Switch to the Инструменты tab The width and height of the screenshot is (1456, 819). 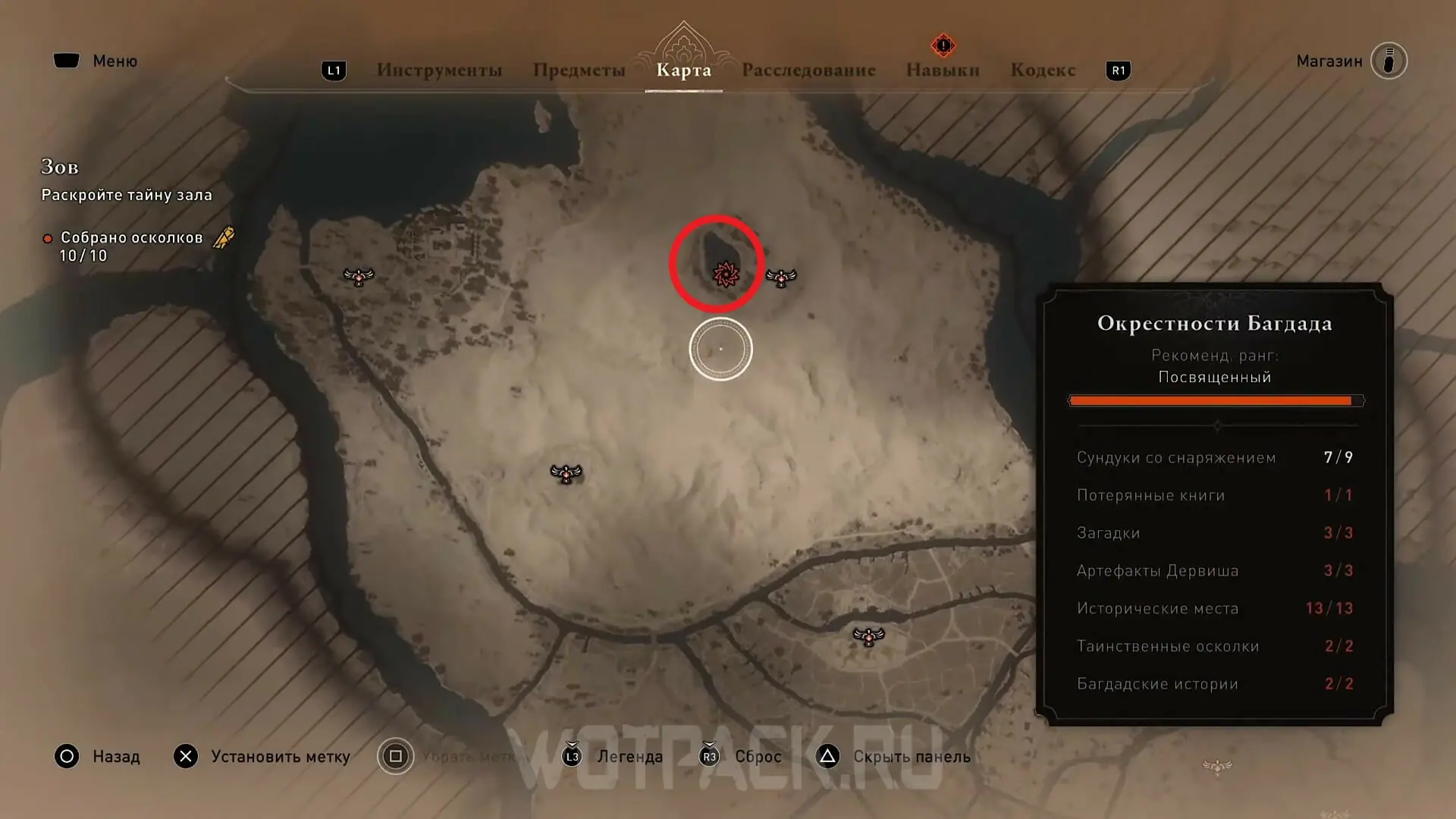(x=439, y=71)
